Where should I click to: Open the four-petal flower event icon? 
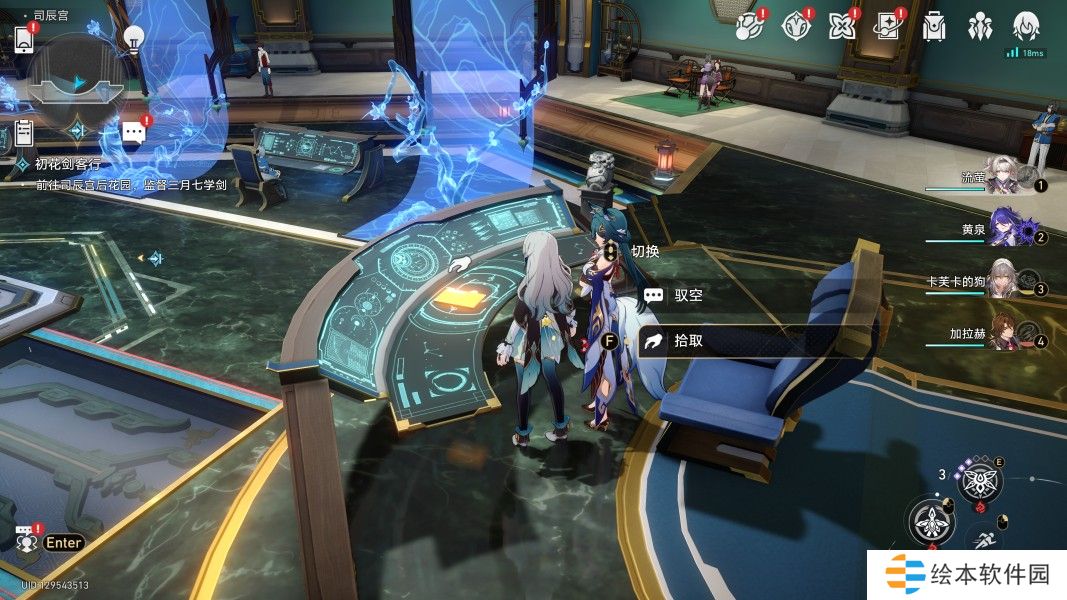coord(839,26)
